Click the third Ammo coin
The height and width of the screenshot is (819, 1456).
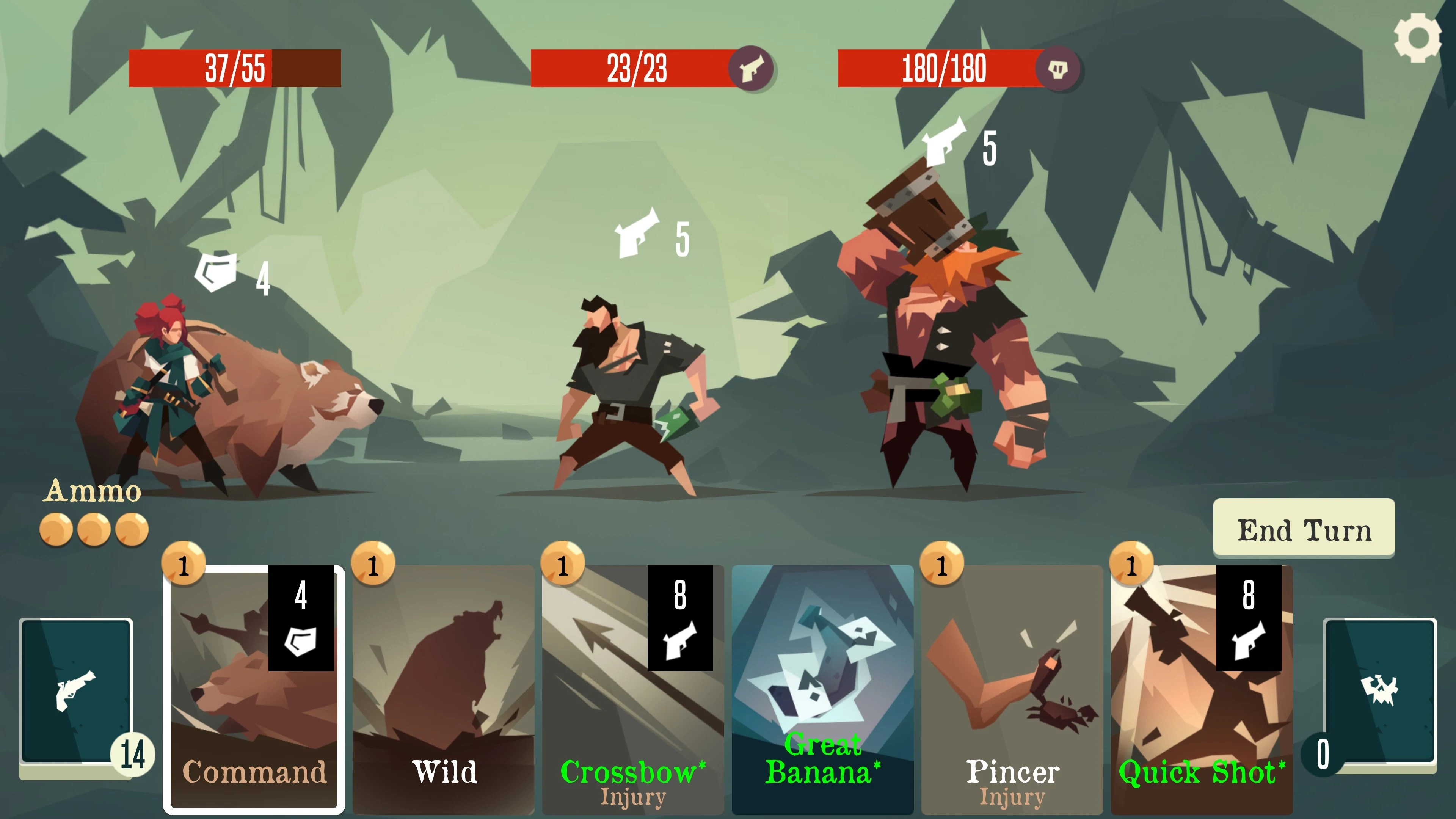[x=131, y=530]
